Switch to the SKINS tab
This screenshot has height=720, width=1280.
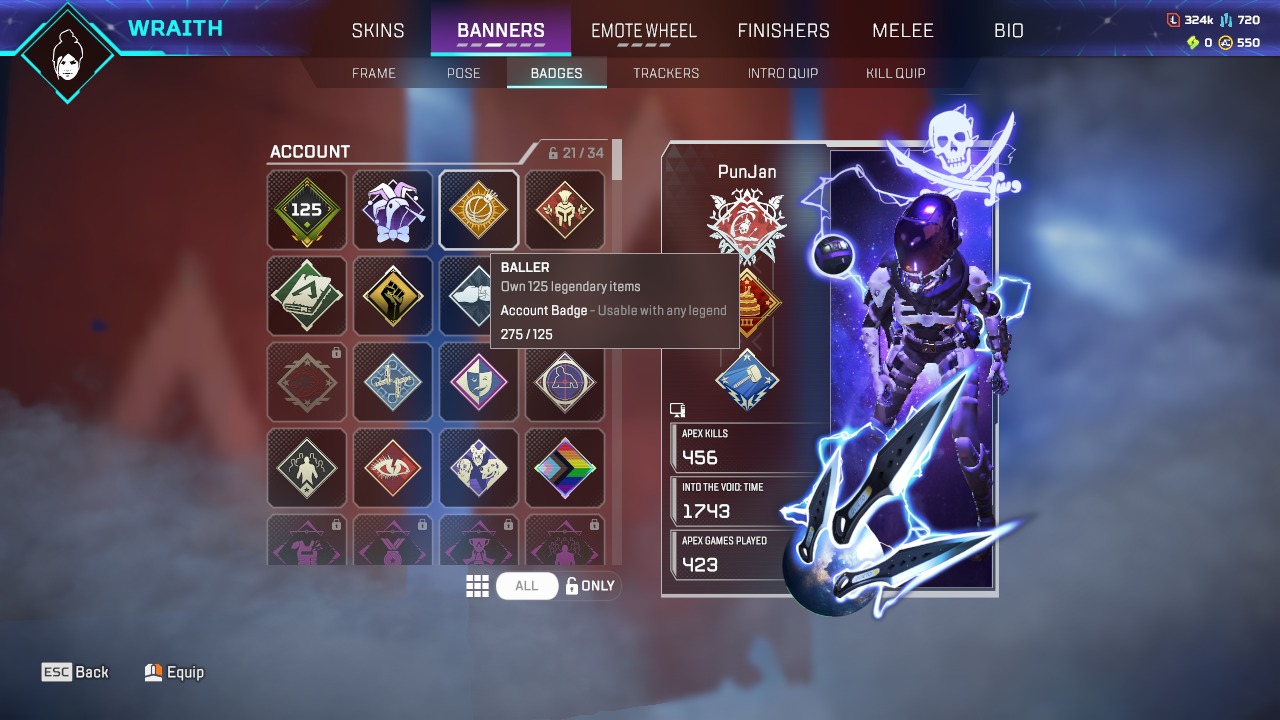tap(377, 30)
